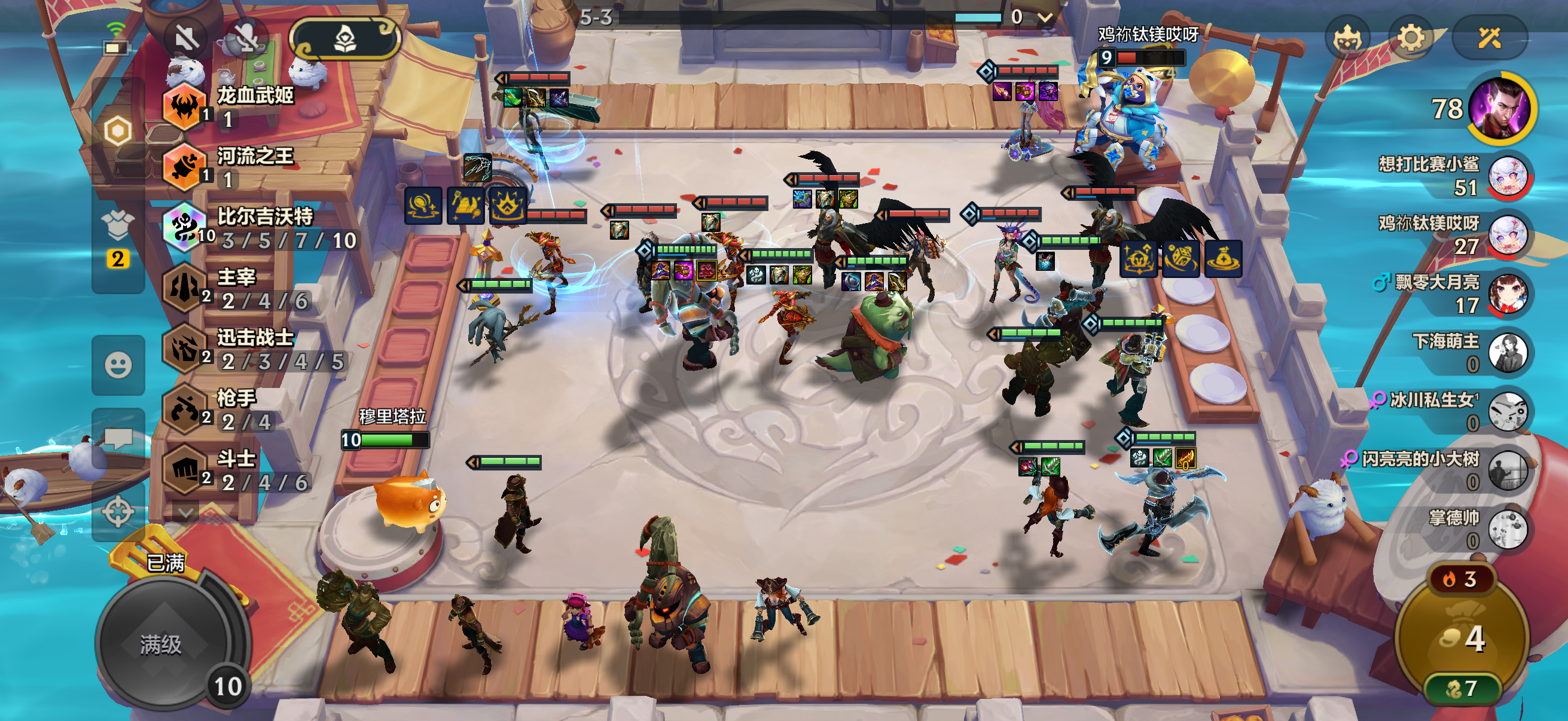Open the gold shop button showing 4
Image resolution: width=1568 pixels, height=721 pixels.
1462,638
